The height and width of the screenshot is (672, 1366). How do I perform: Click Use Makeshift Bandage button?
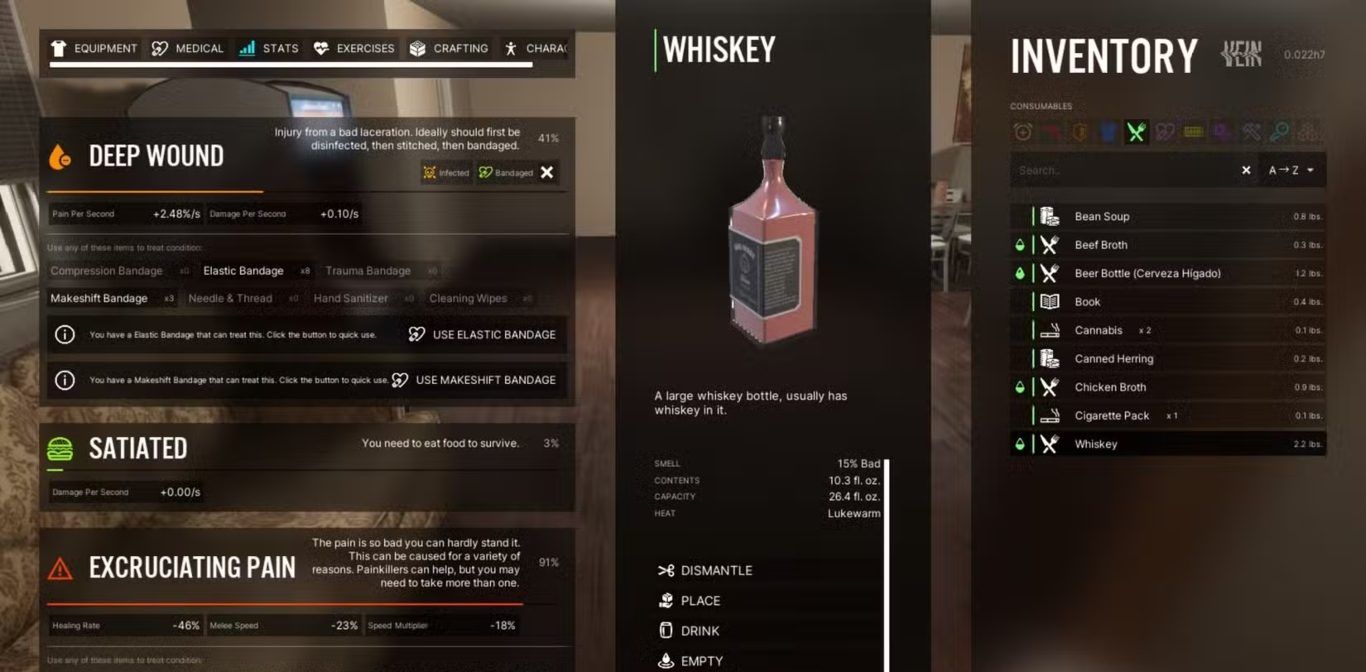pos(474,380)
